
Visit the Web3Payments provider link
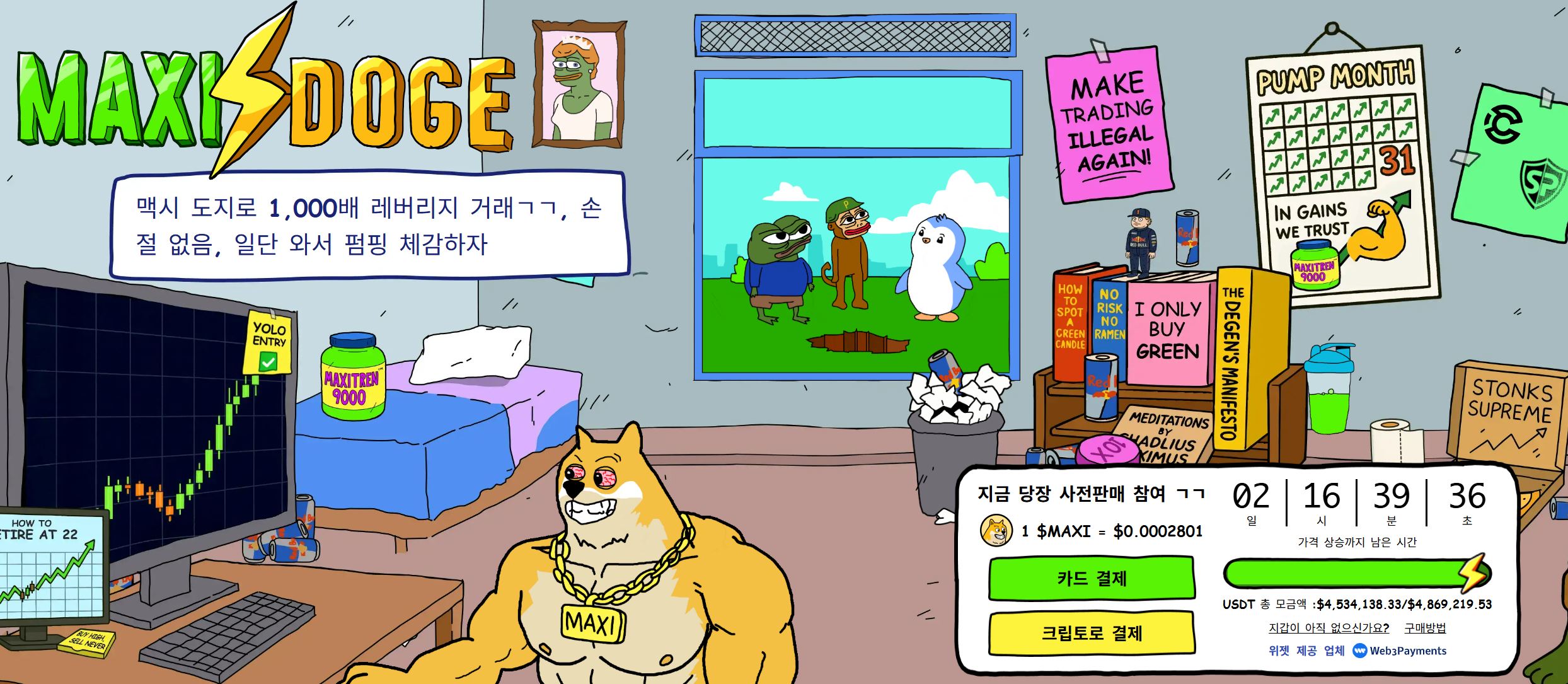tap(1400, 651)
